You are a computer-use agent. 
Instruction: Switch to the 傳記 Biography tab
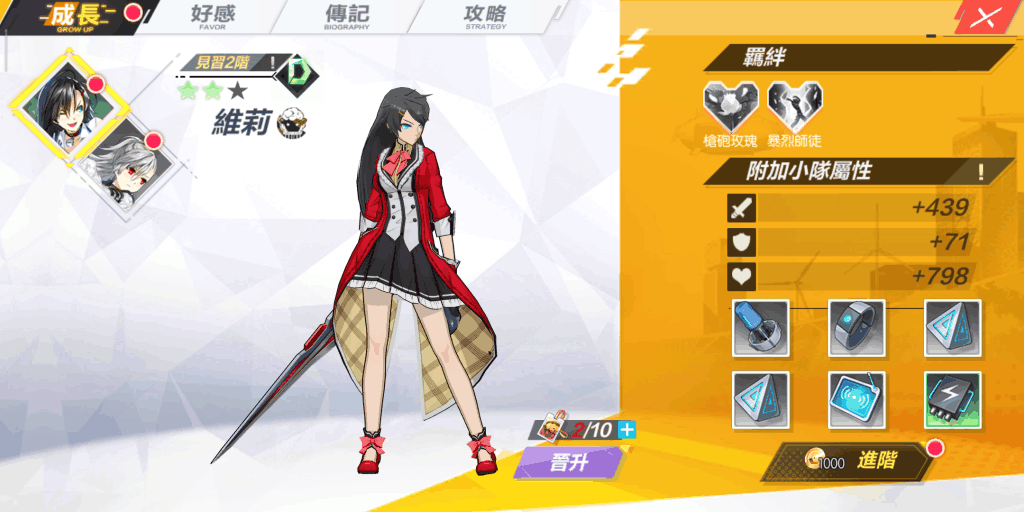[x=346, y=16]
